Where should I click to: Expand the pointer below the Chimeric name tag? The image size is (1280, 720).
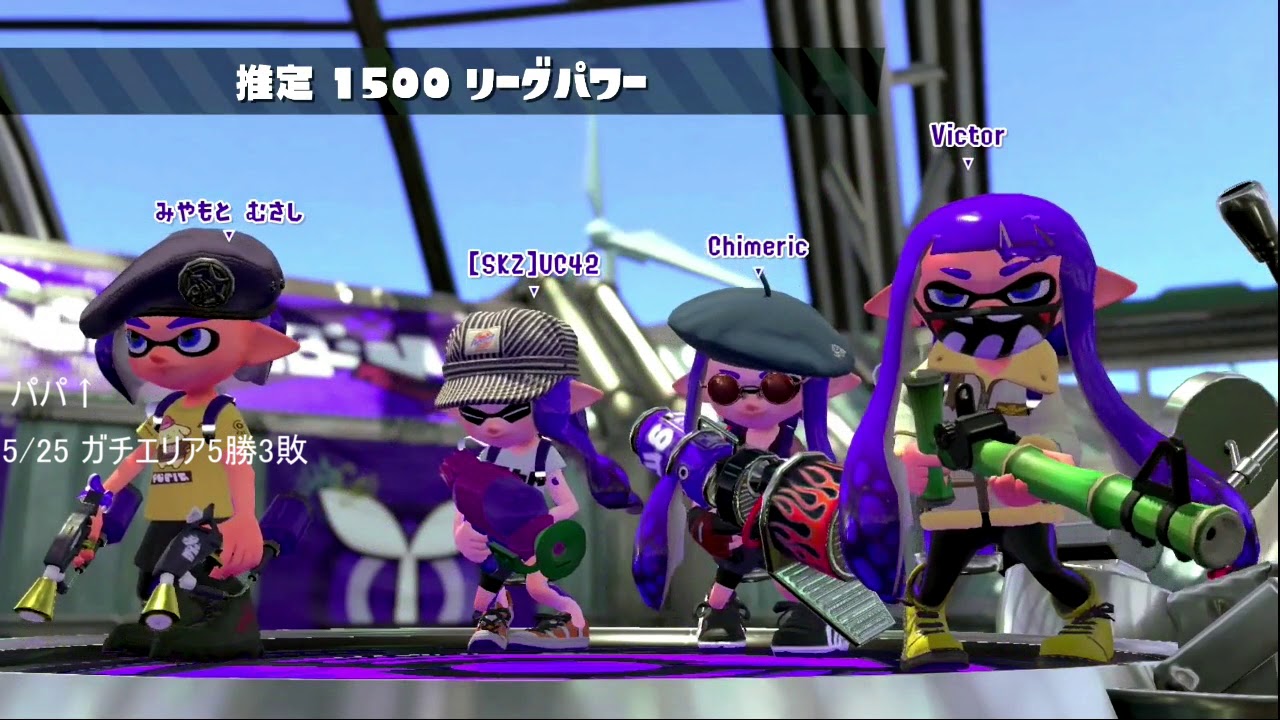[757, 270]
